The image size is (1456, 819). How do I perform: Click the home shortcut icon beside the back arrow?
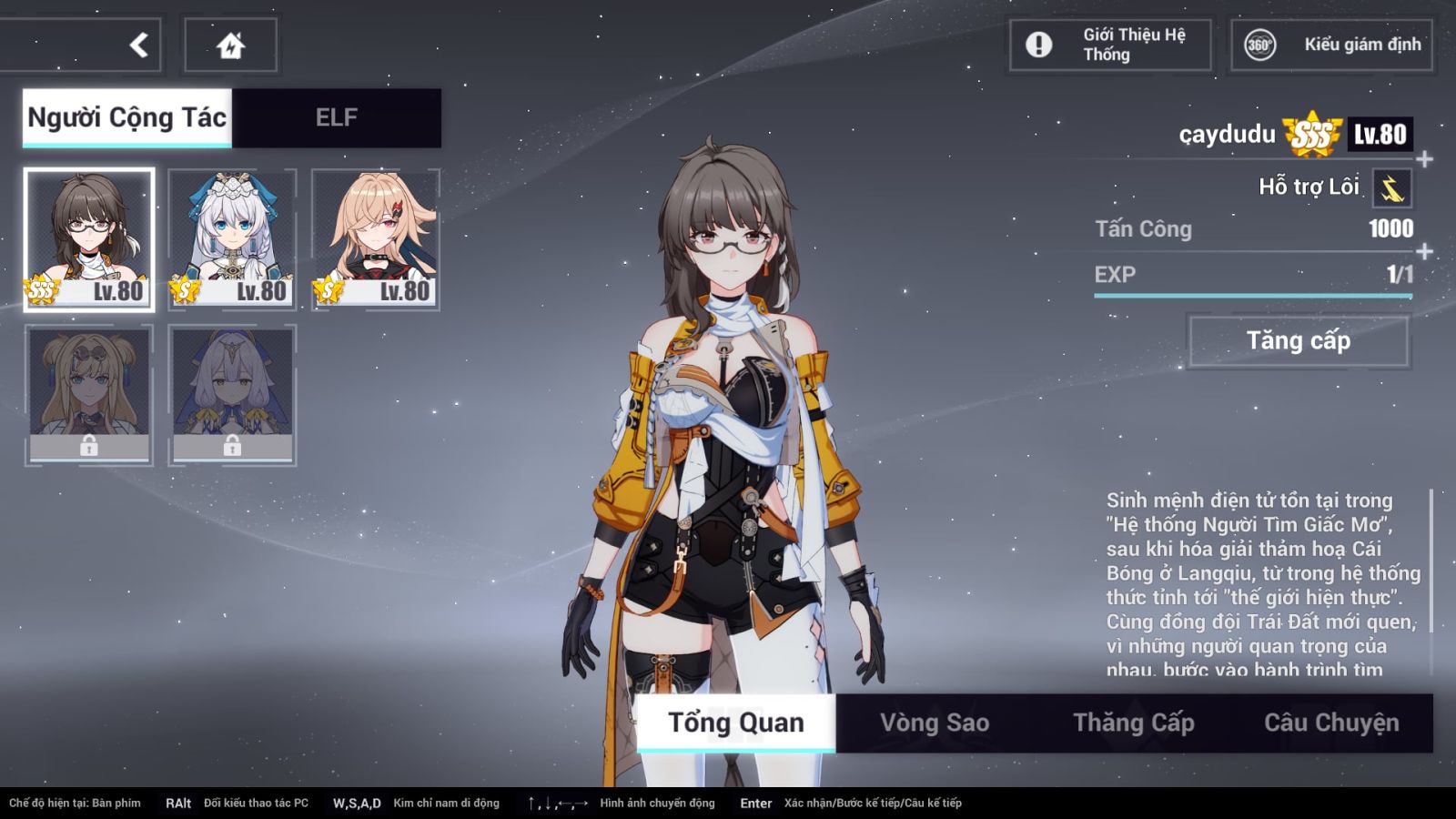[232, 44]
